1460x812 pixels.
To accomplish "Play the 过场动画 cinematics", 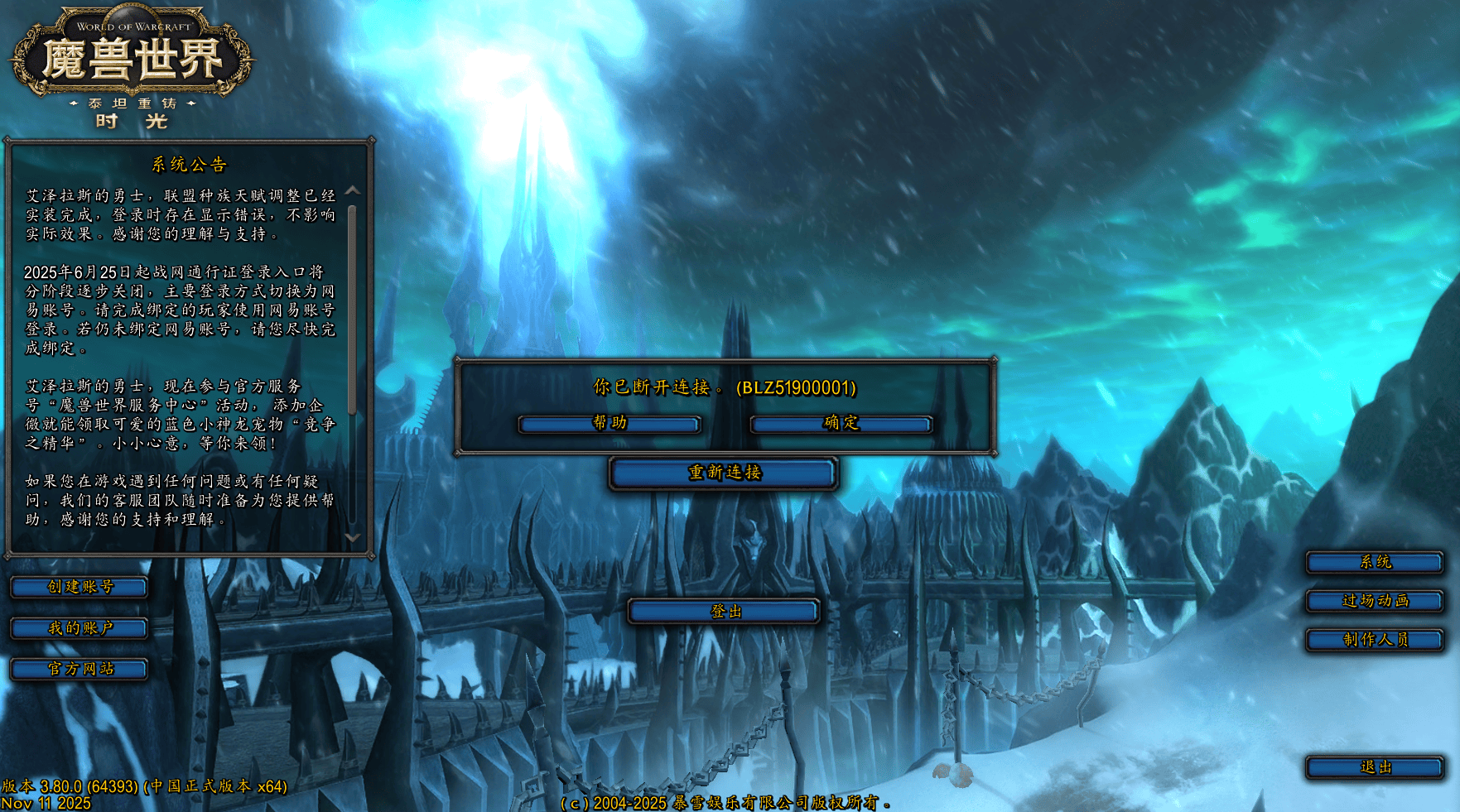I will click(1375, 601).
